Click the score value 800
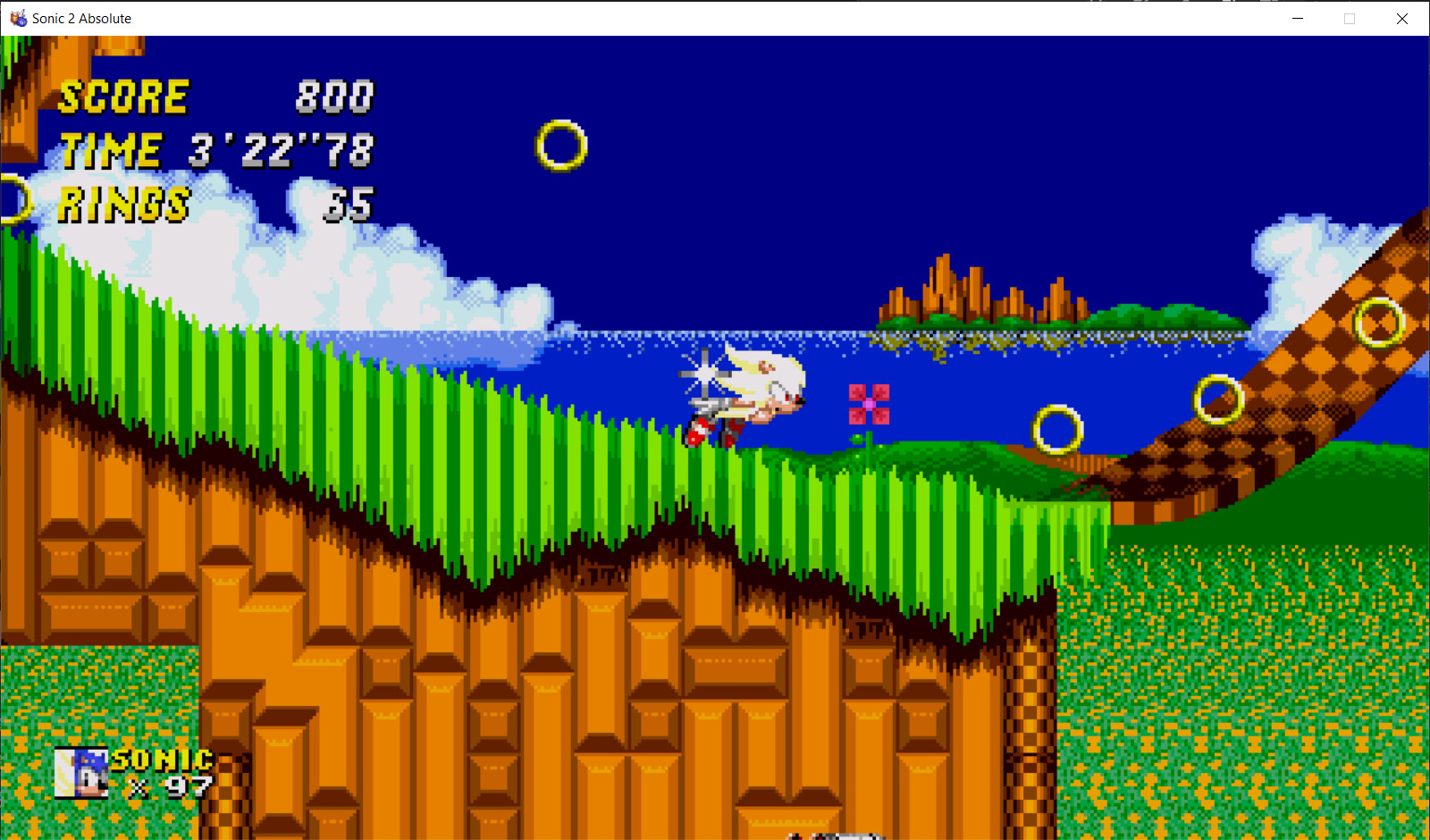The image size is (1430, 840). [x=334, y=98]
